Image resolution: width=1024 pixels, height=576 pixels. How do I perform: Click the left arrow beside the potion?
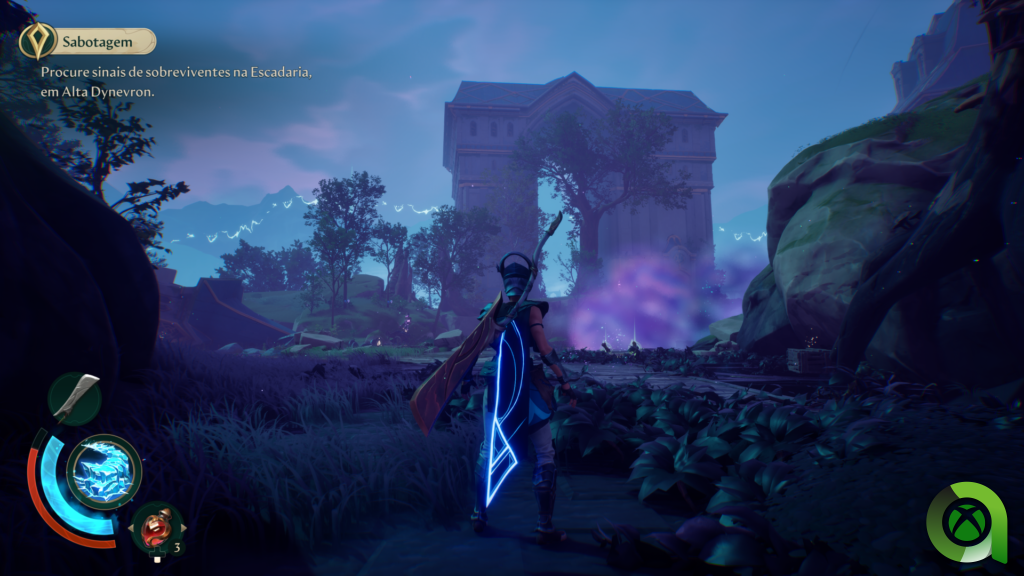129,527
